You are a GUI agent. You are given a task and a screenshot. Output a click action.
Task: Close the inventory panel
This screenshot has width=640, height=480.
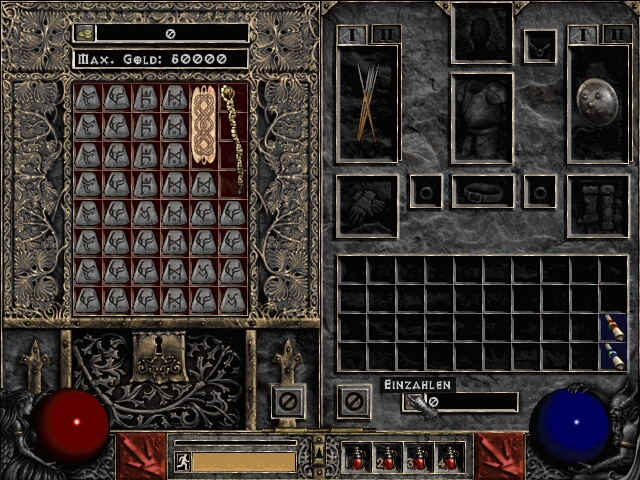(x=353, y=402)
